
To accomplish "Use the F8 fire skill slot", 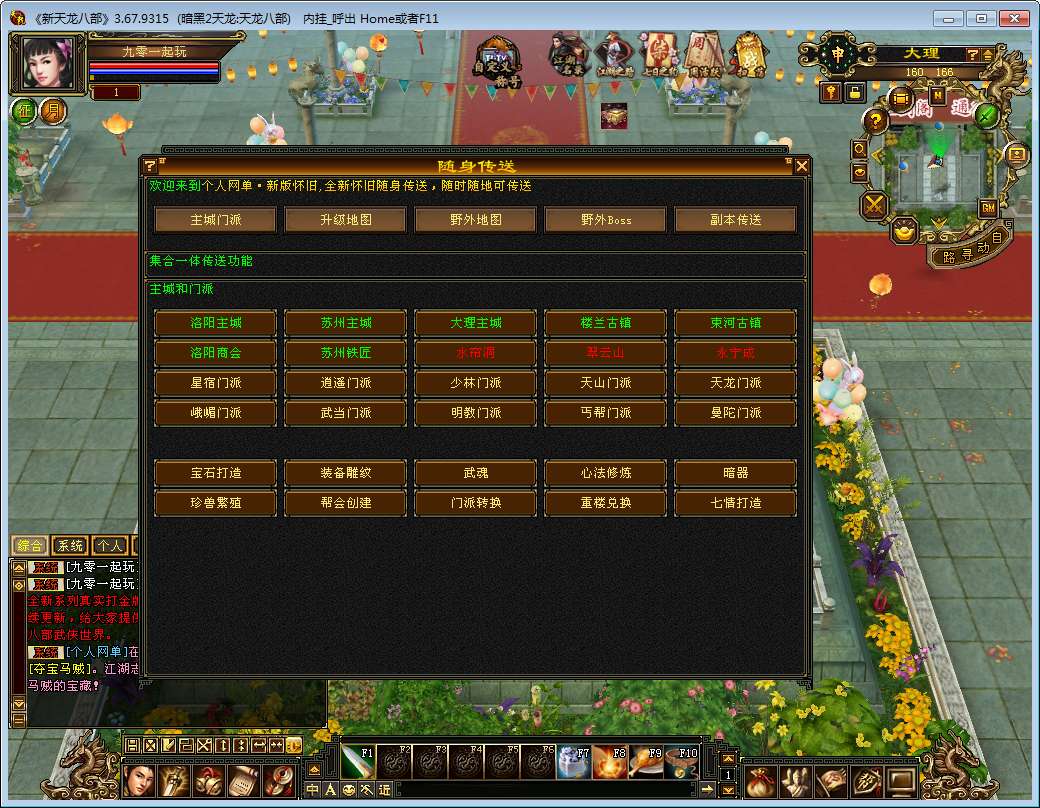I will click(x=609, y=762).
